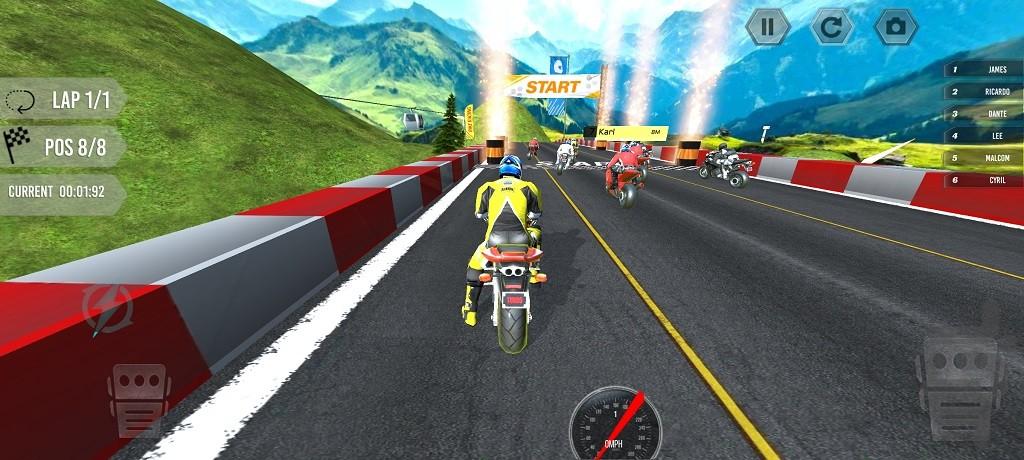Screen dimensions: 1024x460
Task: Restart the race using the circular arrow button
Action: [x=831, y=27]
